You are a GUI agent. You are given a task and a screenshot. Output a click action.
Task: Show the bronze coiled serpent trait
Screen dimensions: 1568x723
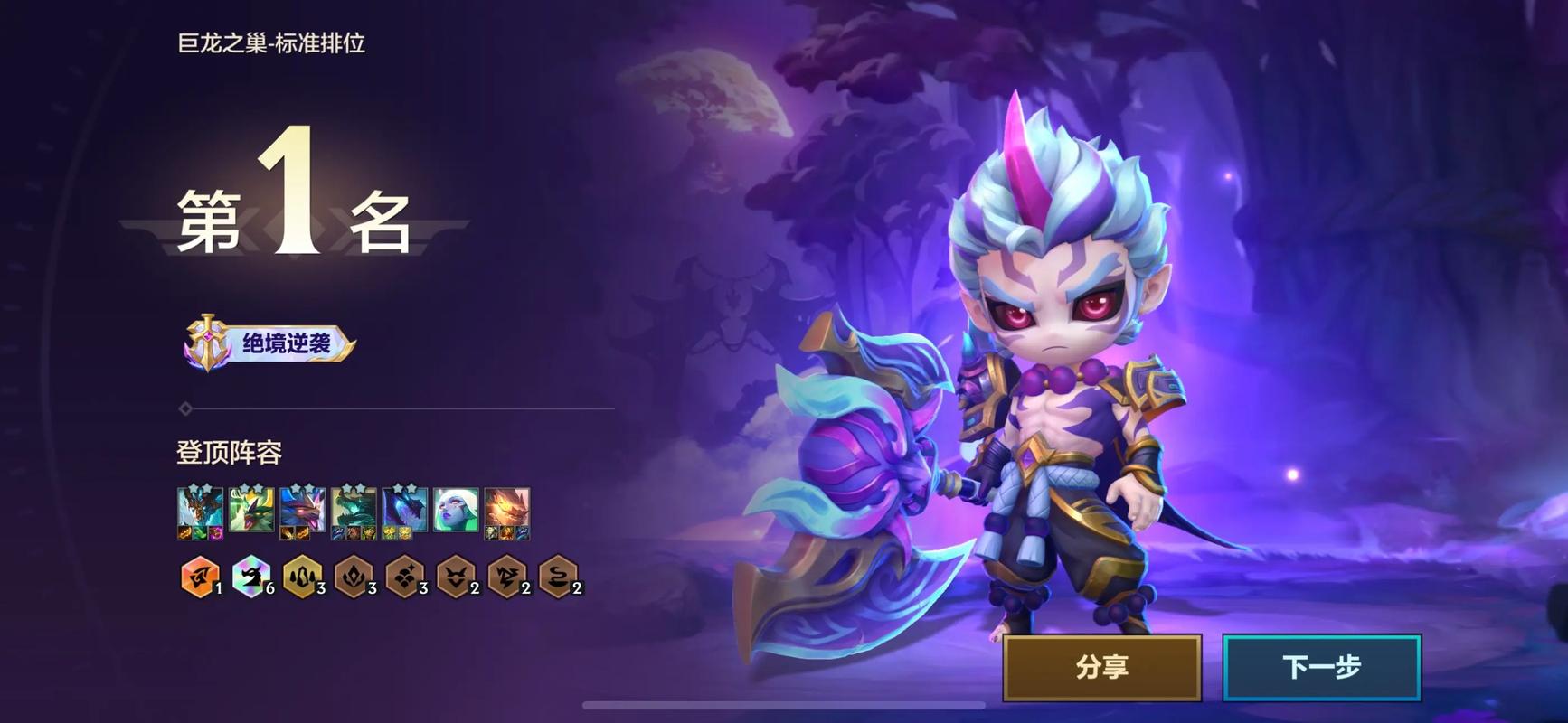(x=557, y=577)
